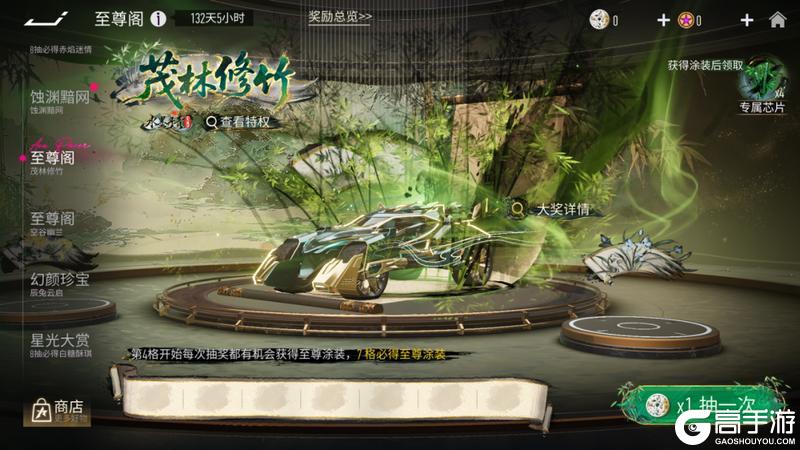
Task: Open the 商店 shop
Action: [60, 410]
